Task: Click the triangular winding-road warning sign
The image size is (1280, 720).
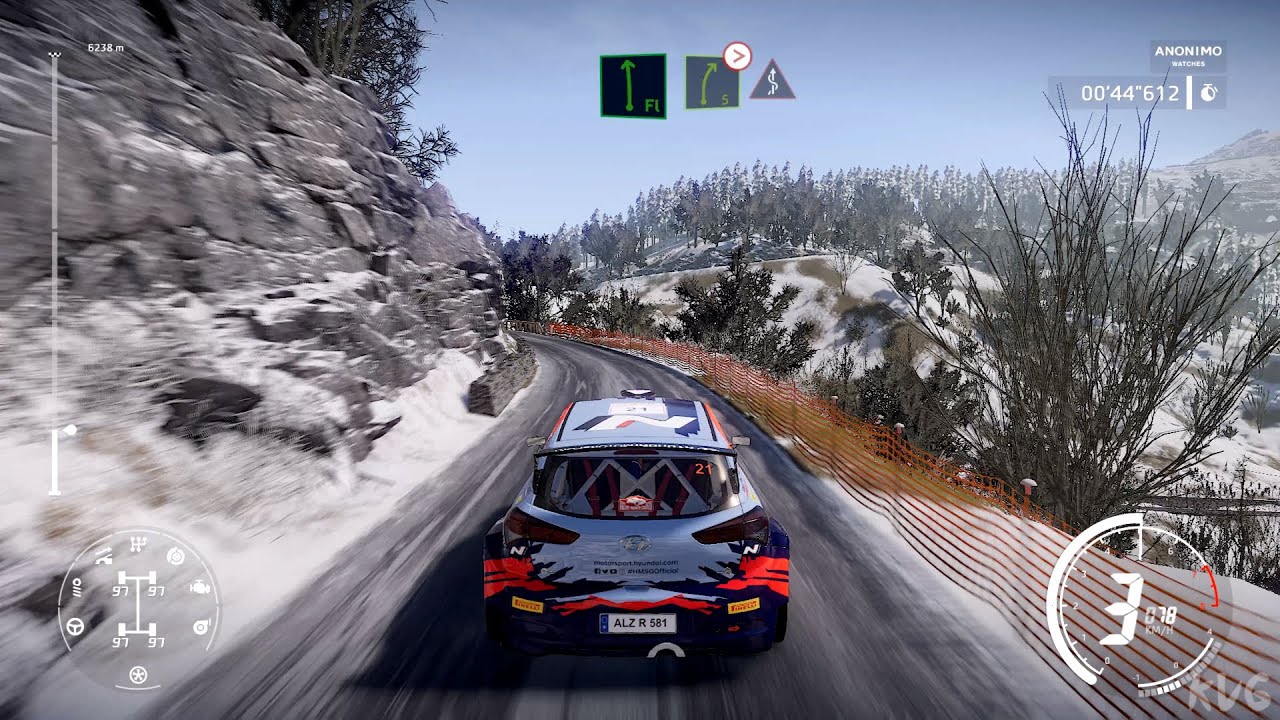Action: pyautogui.click(x=772, y=81)
